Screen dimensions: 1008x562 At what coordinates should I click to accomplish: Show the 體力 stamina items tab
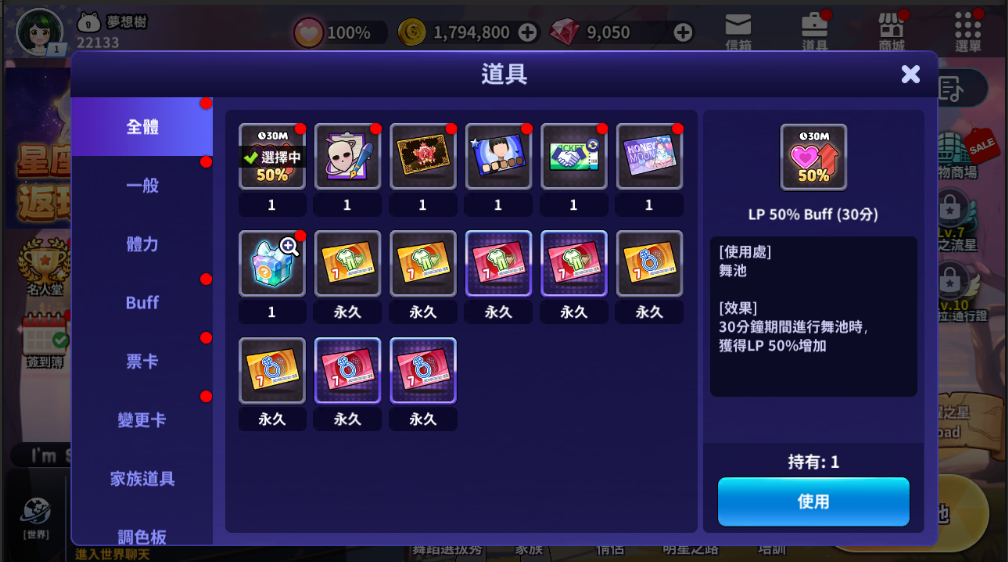pyautogui.click(x=142, y=244)
